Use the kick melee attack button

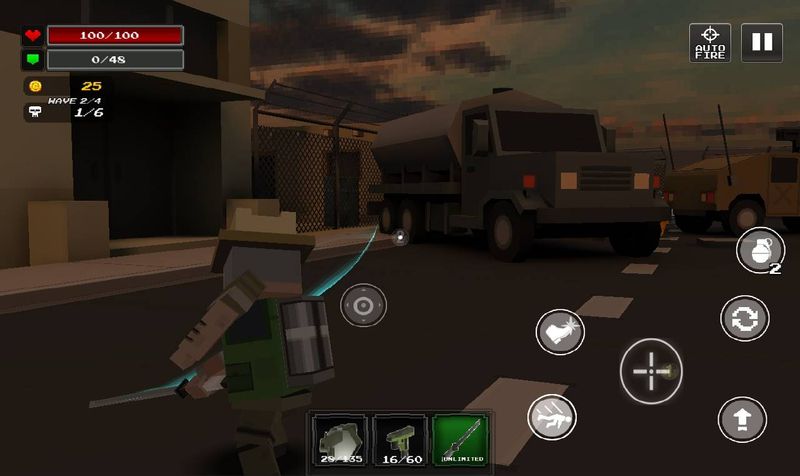tap(560, 332)
